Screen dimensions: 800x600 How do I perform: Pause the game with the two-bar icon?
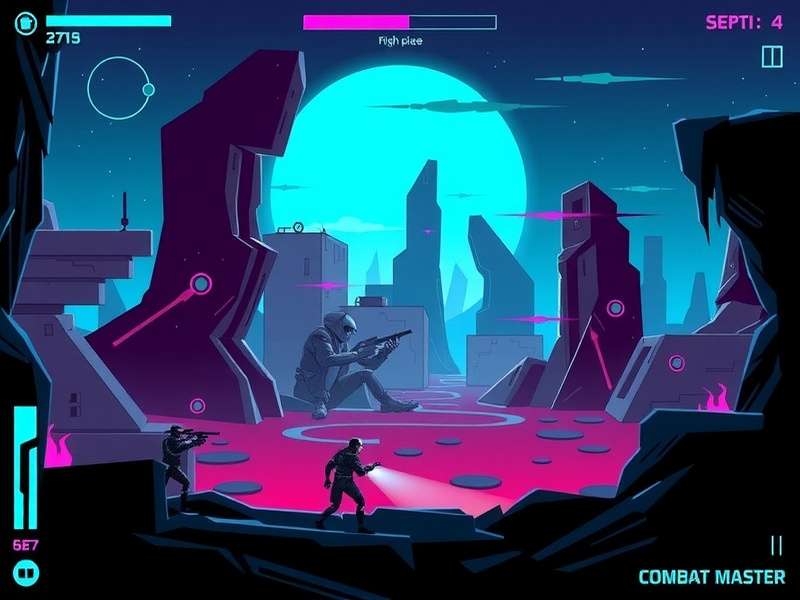776,545
